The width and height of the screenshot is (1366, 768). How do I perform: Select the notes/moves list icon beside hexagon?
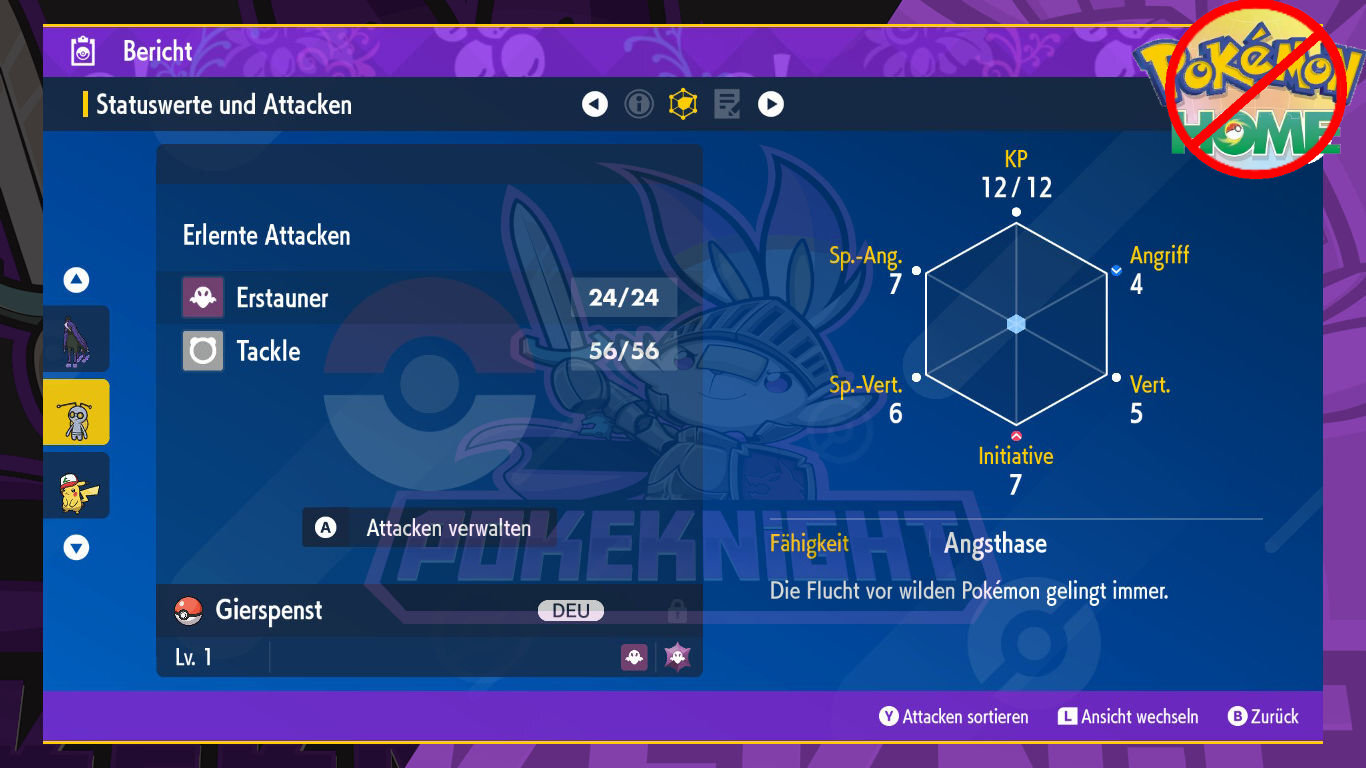coord(727,103)
